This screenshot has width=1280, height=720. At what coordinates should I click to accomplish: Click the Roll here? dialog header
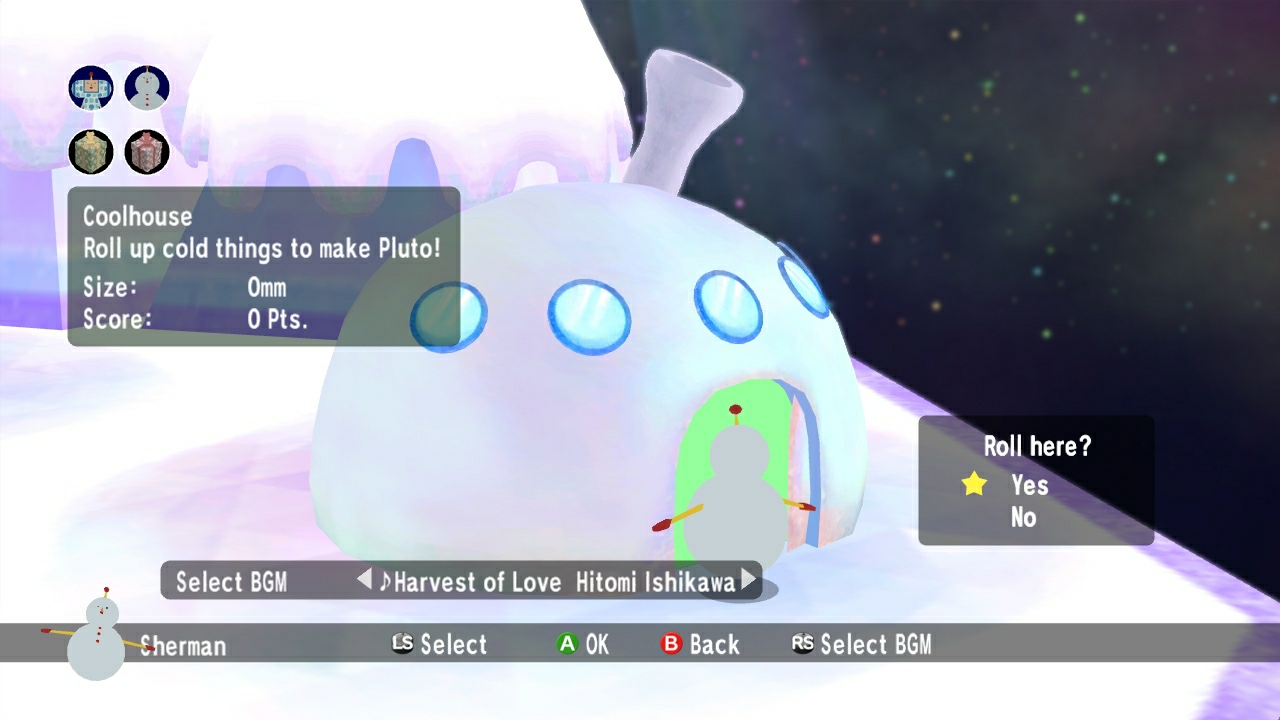pyautogui.click(x=1038, y=446)
